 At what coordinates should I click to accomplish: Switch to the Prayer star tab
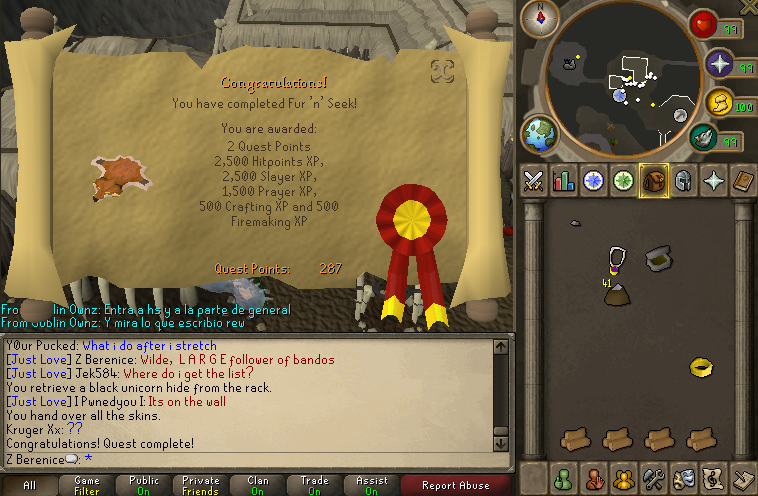click(x=714, y=181)
